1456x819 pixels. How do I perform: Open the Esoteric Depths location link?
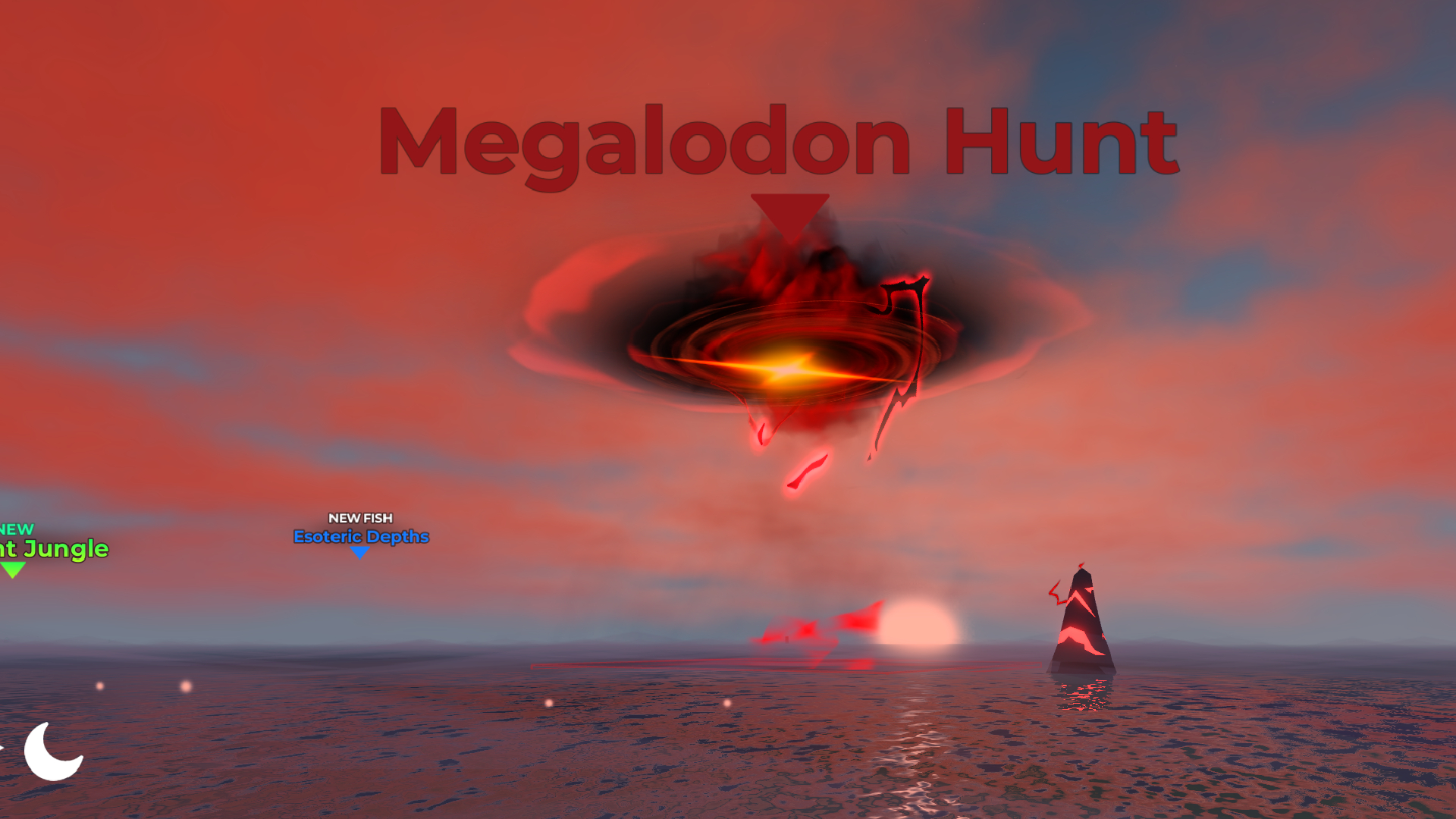[x=362, y=537]
